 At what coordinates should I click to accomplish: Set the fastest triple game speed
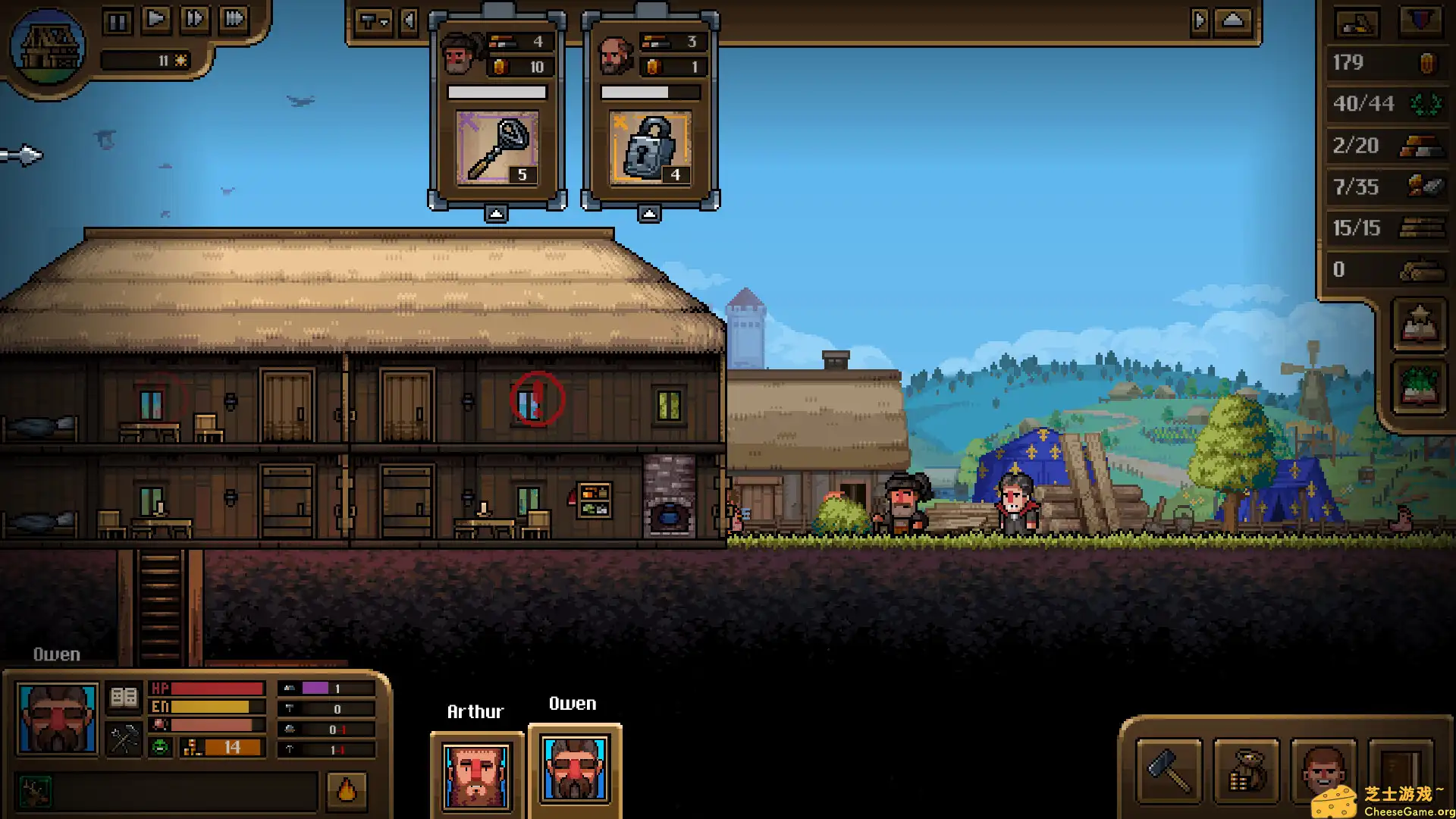coord(234,19)
